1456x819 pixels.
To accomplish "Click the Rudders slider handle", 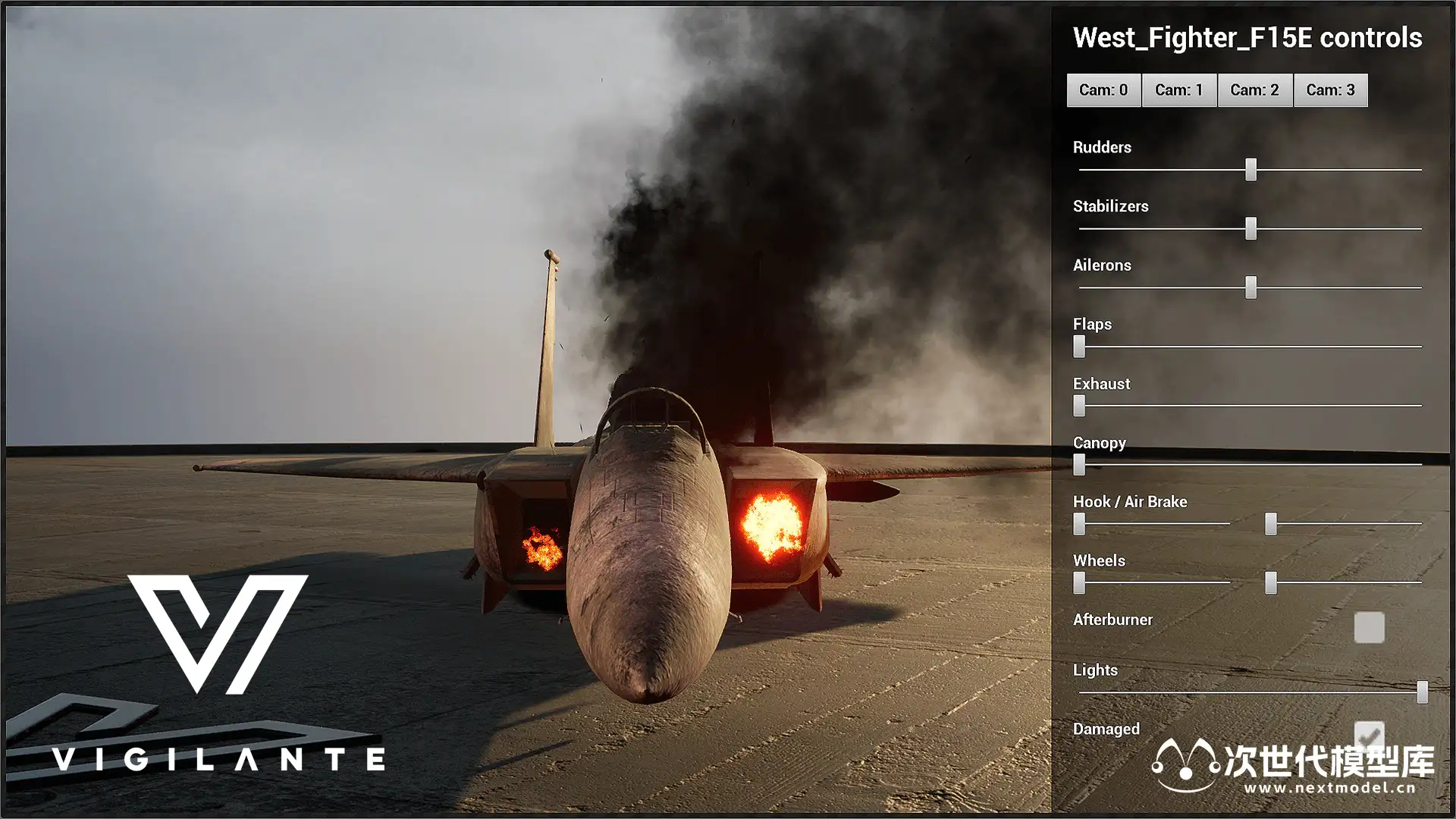I will tap(1250, 169).
